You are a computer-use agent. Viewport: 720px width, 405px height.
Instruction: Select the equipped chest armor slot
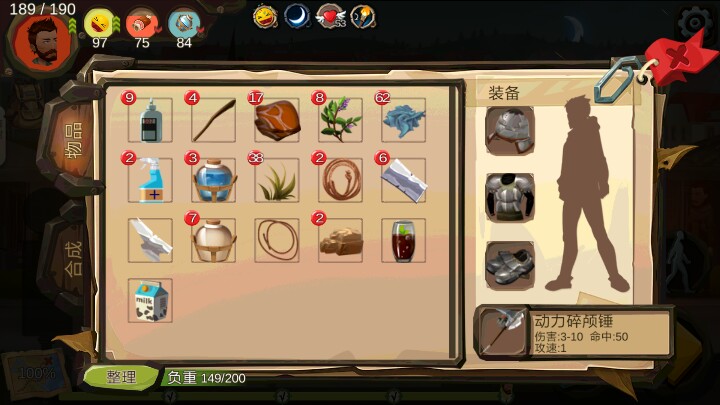click(x=510, y=196)
